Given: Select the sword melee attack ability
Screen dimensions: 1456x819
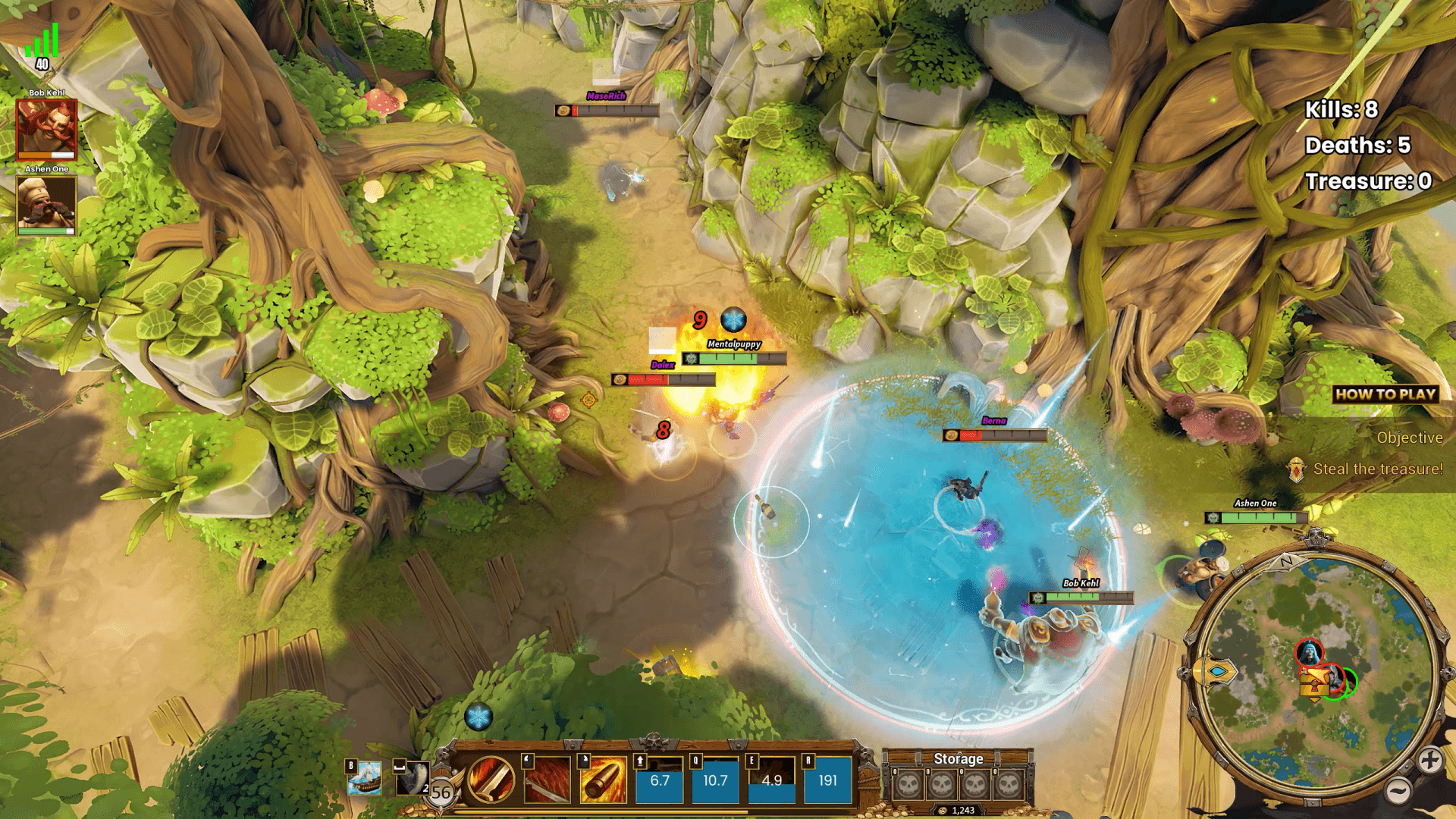Looking at the screenshot, I should tap(491, 781).
